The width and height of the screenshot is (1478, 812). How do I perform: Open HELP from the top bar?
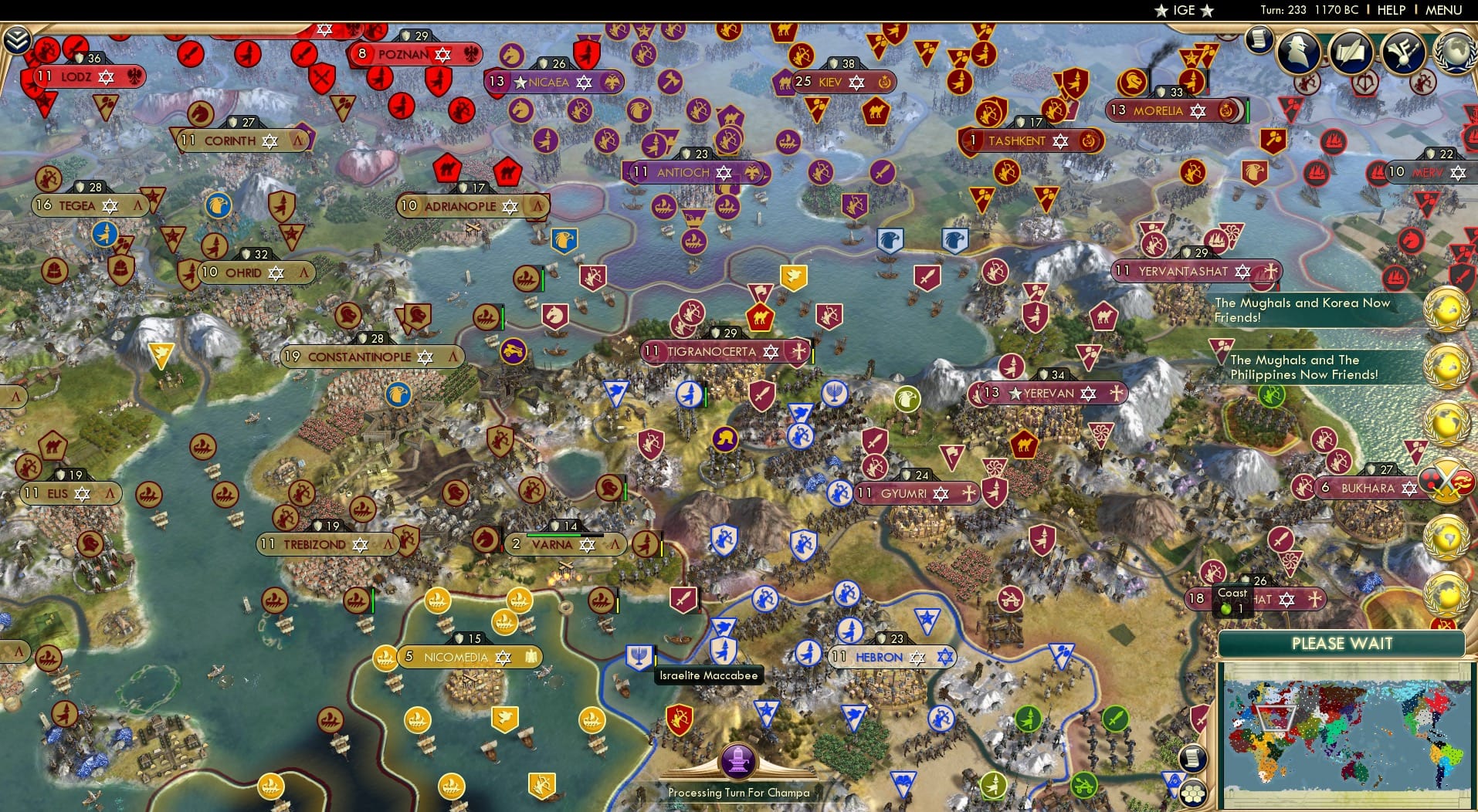pos(1390,10)
